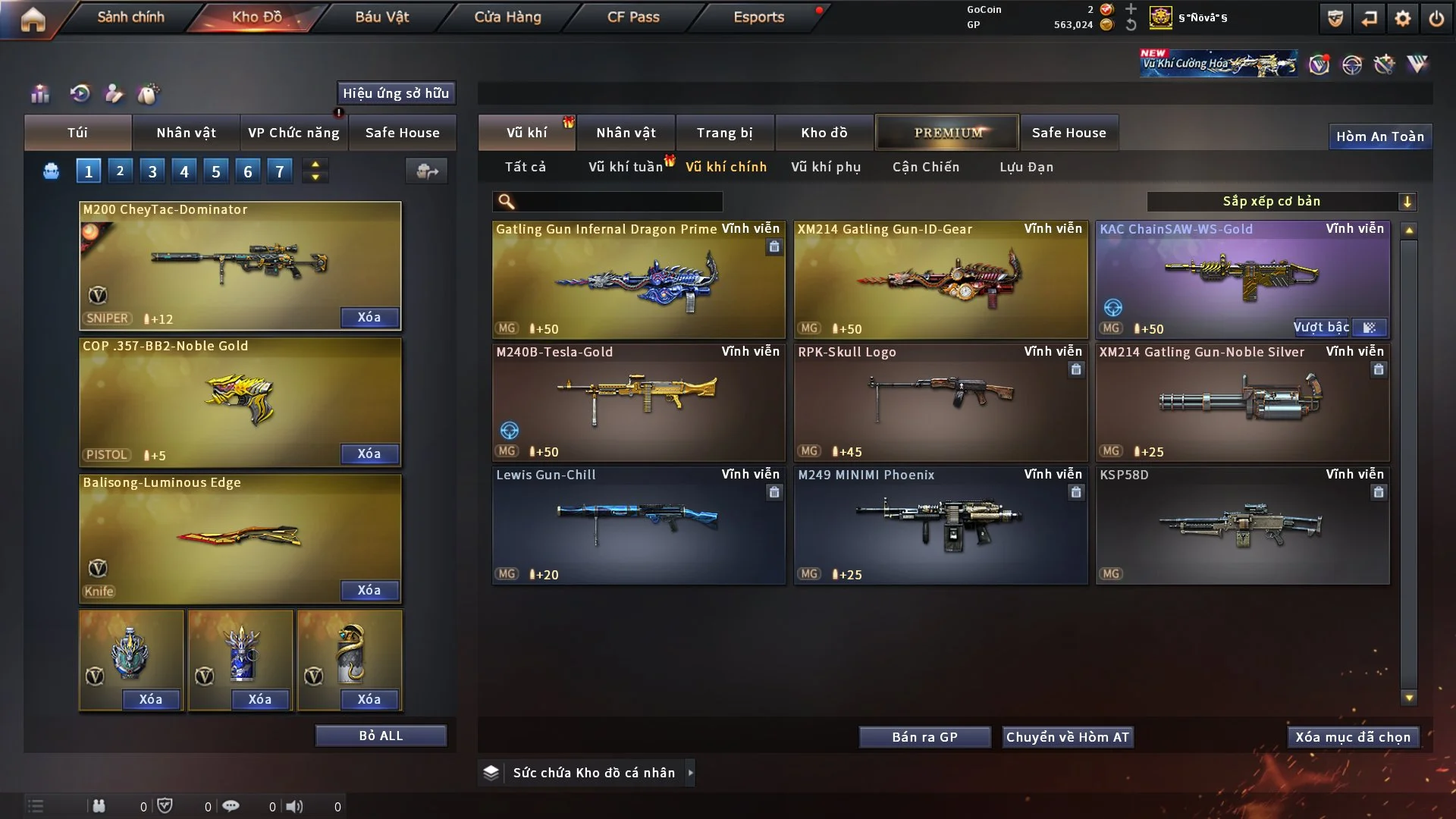Sell selected item with Bán ra GP
Image resolution: width=1456 pixels, height=819 pixels.
(924, 737)
